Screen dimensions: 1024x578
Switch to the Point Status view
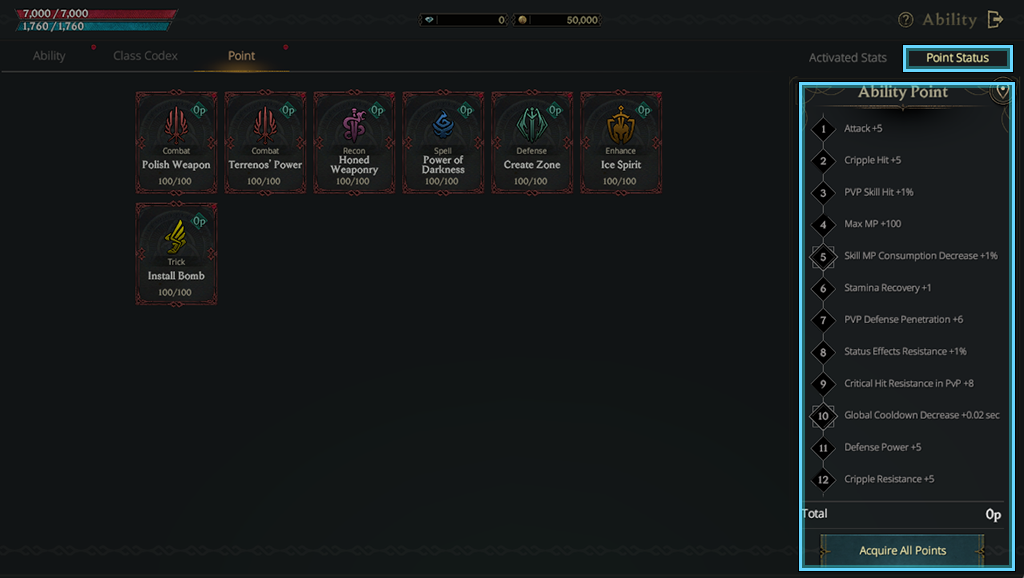957,58
